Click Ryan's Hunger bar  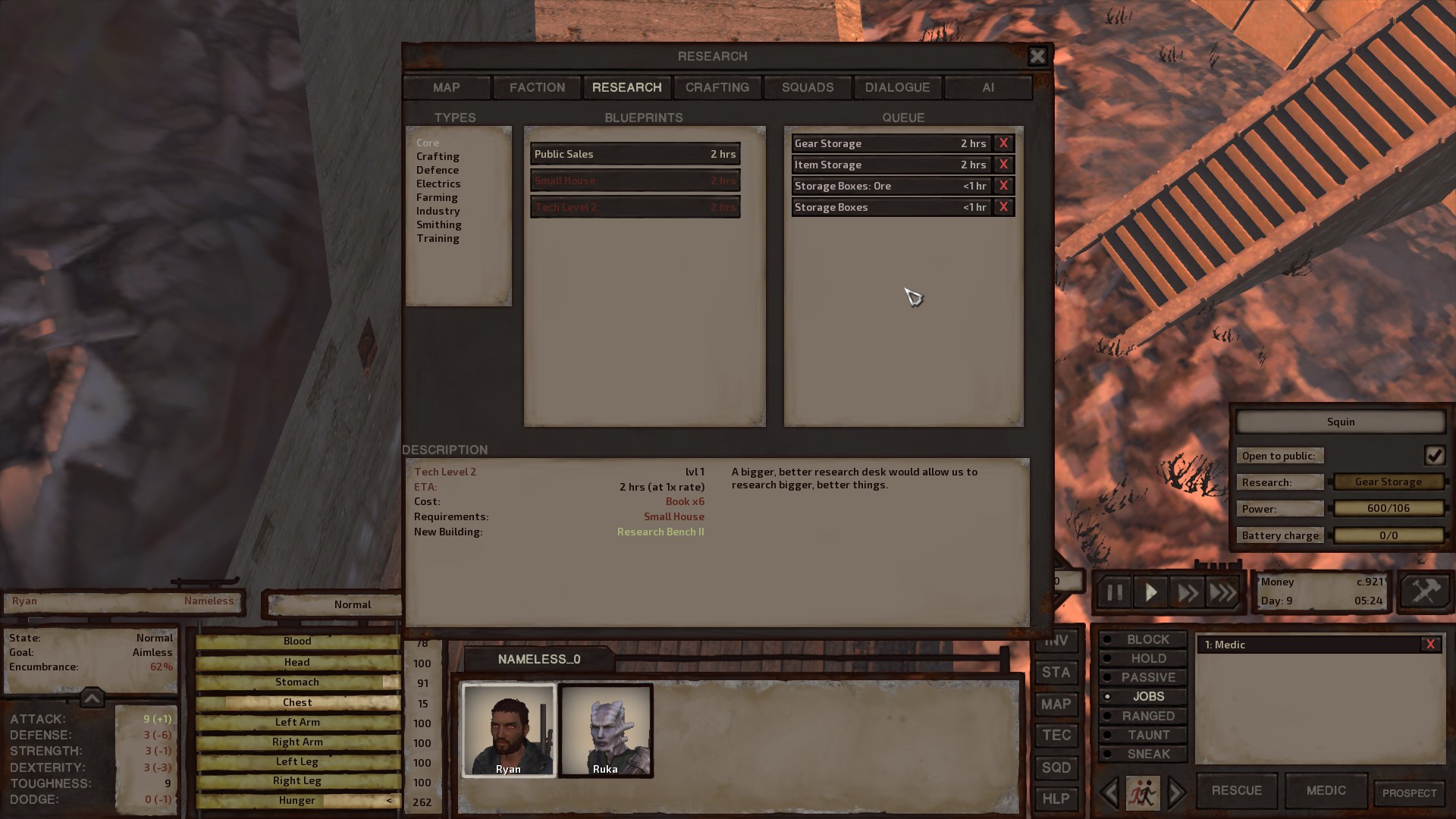297,800
